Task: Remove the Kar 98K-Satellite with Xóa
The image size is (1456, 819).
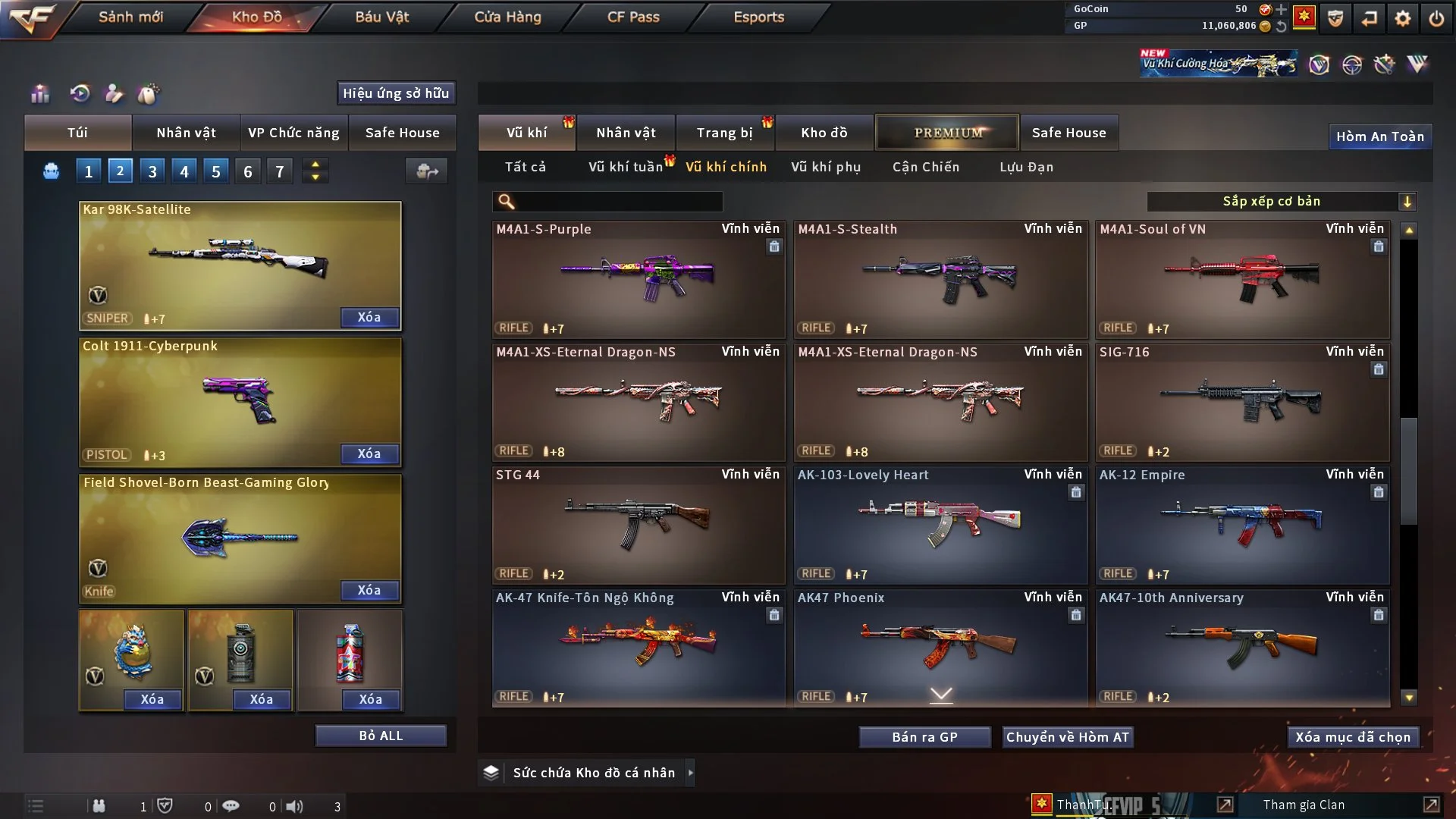Action: click(x=369, y=318)
